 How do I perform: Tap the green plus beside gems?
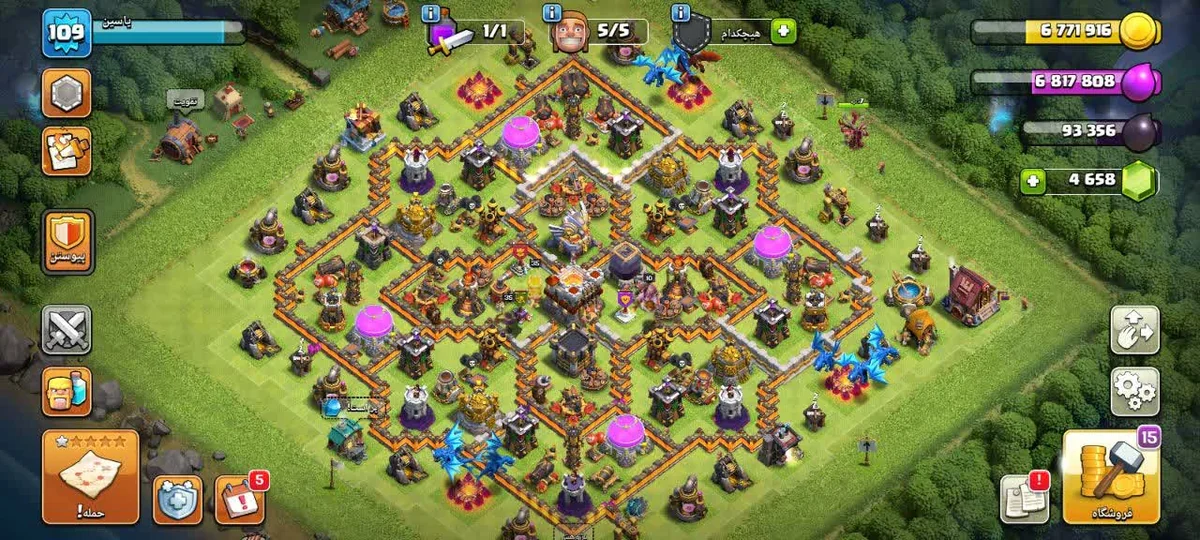1034,181
